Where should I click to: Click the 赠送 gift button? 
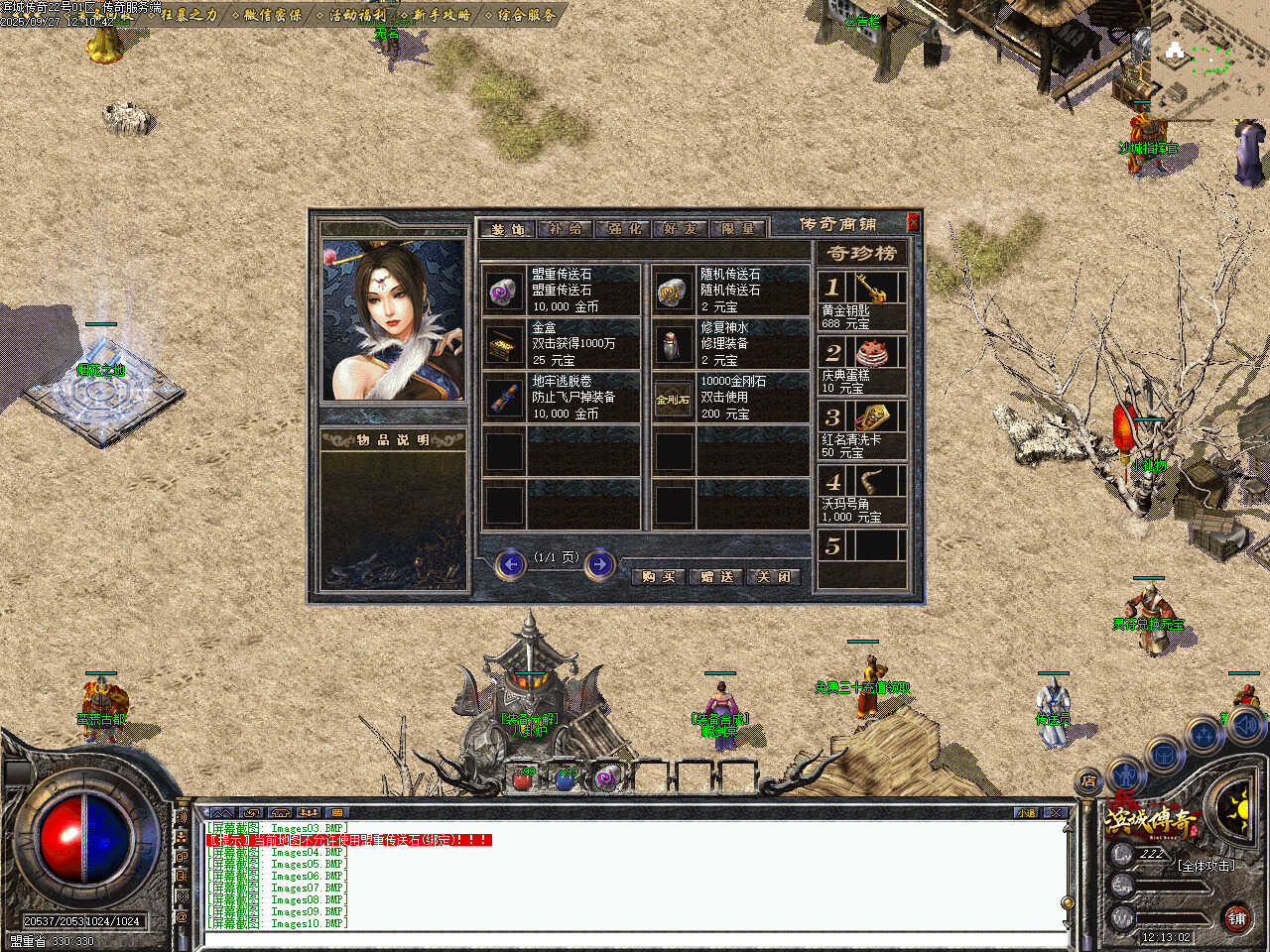point(716,576)
